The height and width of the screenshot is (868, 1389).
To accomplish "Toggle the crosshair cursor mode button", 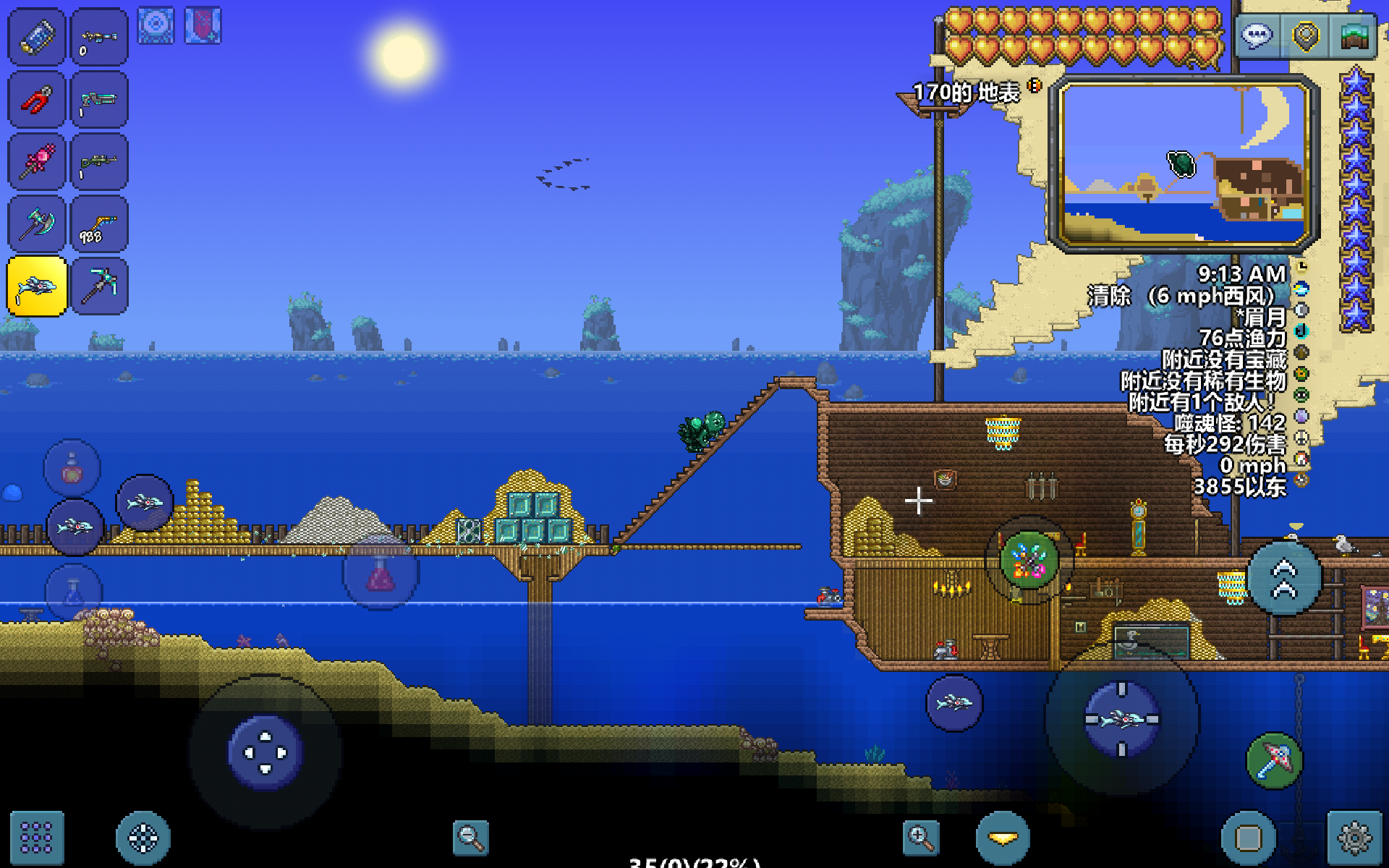I will pyautogui.click(x=143, y=838).
